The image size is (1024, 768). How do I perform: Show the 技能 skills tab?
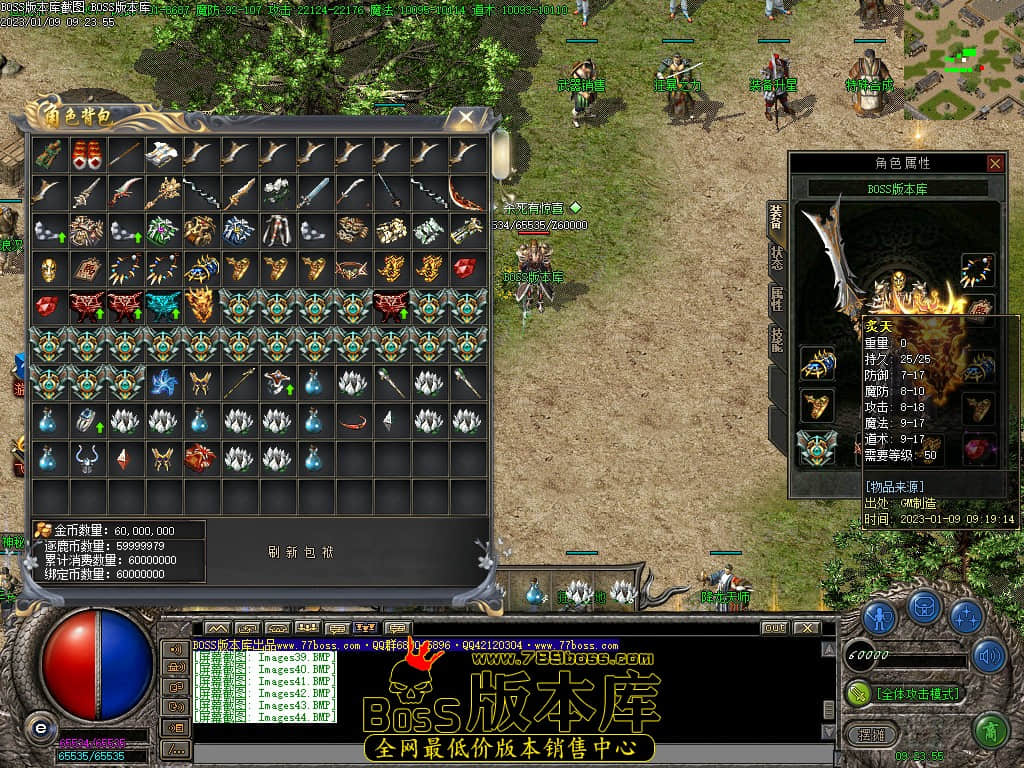[776, 338]
